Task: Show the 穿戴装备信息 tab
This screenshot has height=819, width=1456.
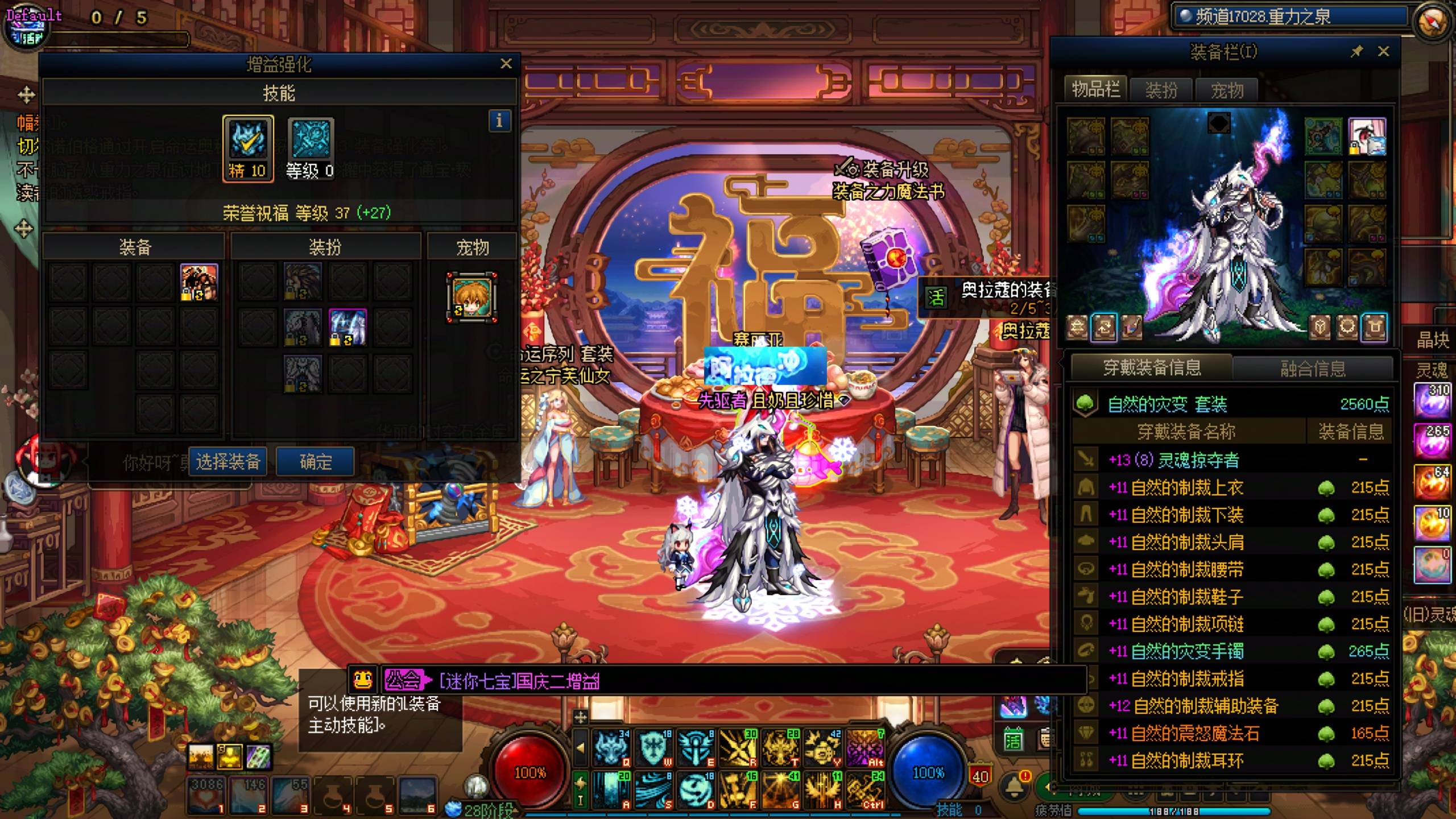Action: (1152, 367)
